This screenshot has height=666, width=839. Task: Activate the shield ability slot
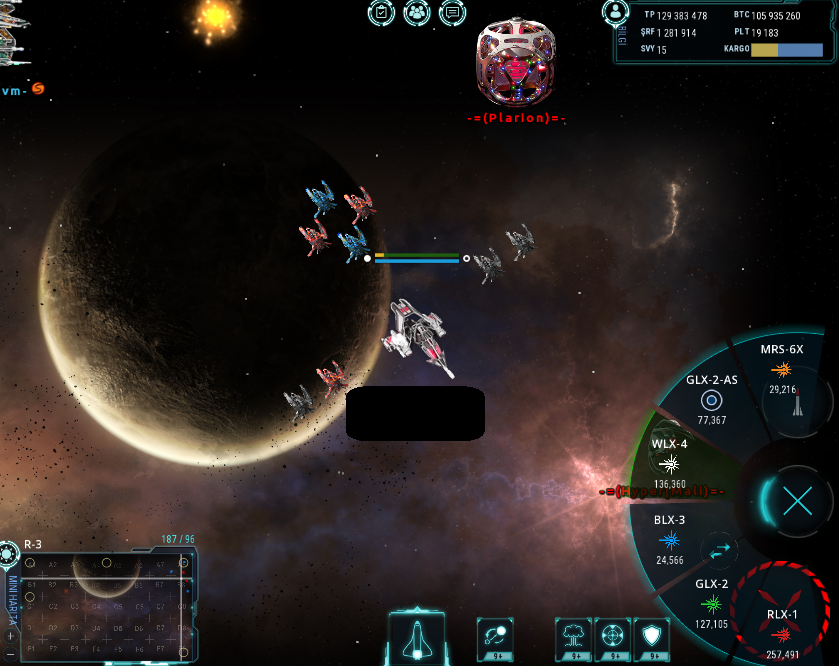(649, 636)
